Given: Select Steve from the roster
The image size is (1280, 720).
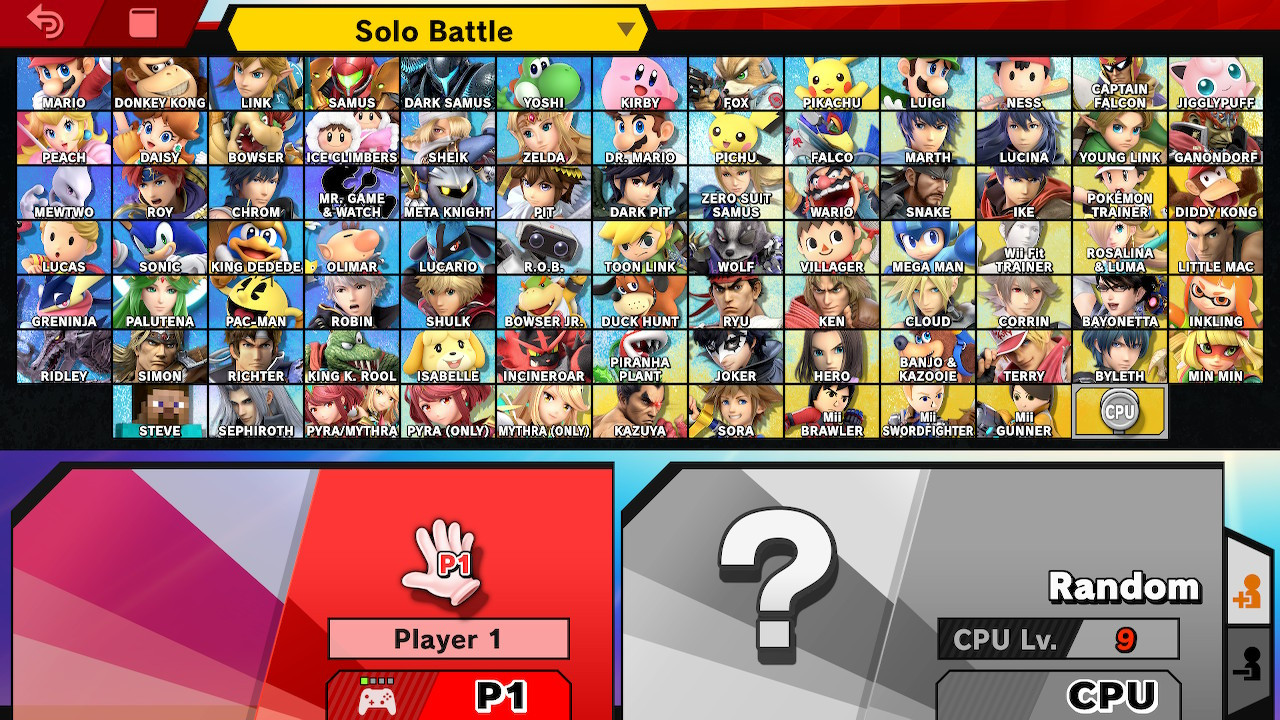Looking at the screenshot, I should pyautogui.click(x=158, y=410).
